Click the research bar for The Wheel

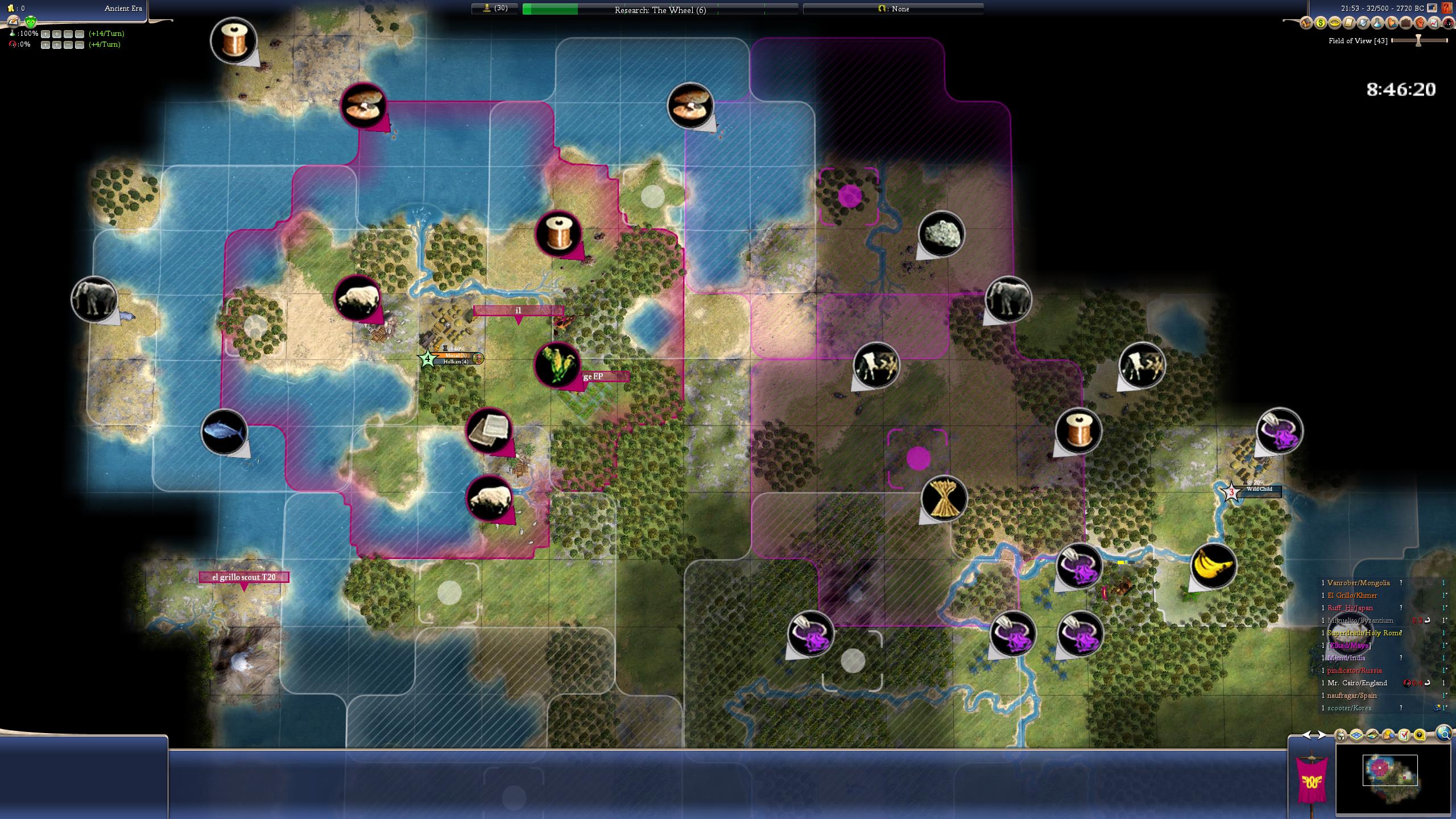(x=660, y=10)
